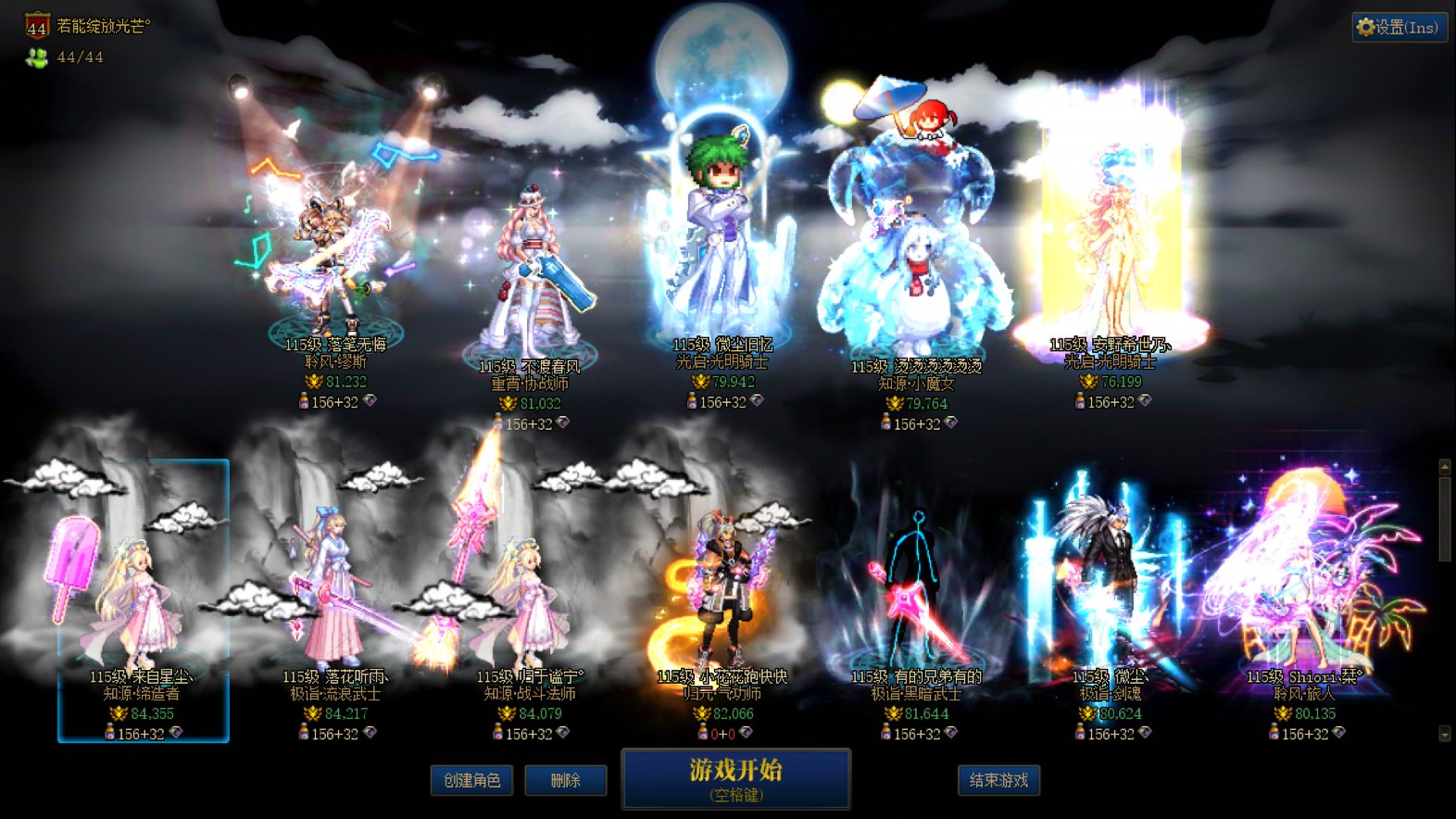Click the 结束游戏 end game button
Viewport: 1456px width, 819px height.
(x=998, y=780)
